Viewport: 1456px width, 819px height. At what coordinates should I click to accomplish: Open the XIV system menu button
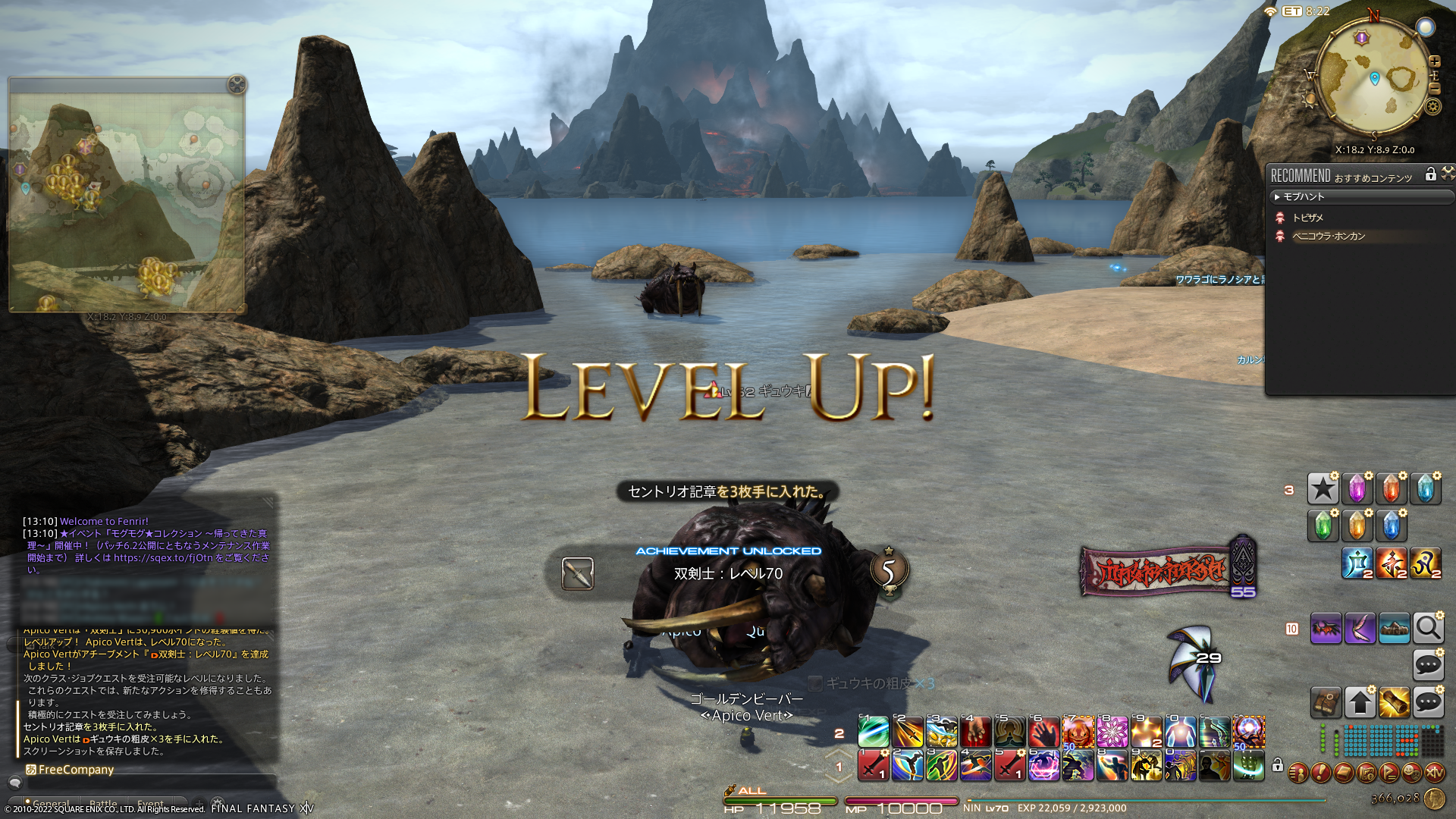pos(1434,773)
